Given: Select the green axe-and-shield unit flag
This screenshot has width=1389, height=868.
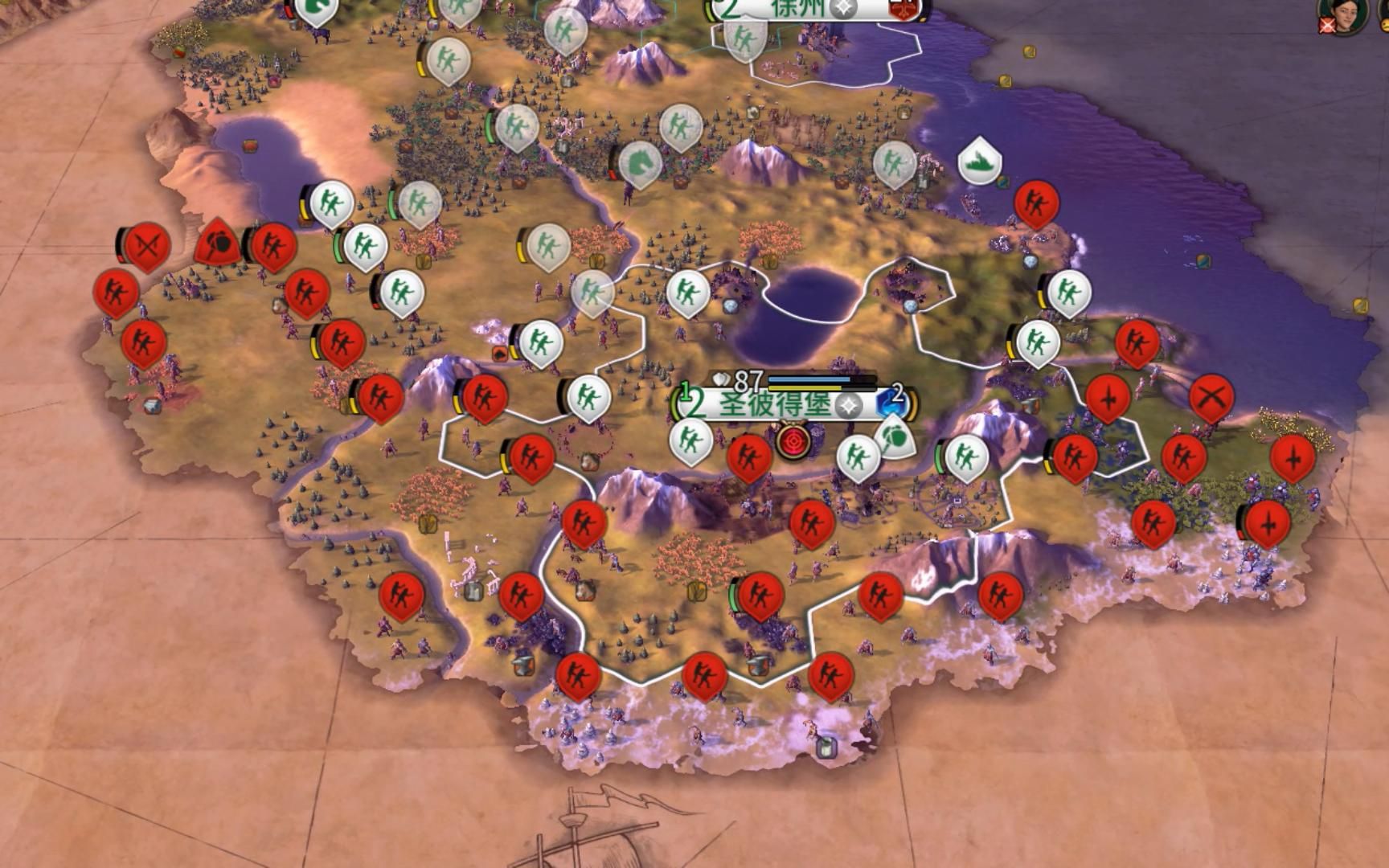Looking at the screenshot, I should coord(894,438).
